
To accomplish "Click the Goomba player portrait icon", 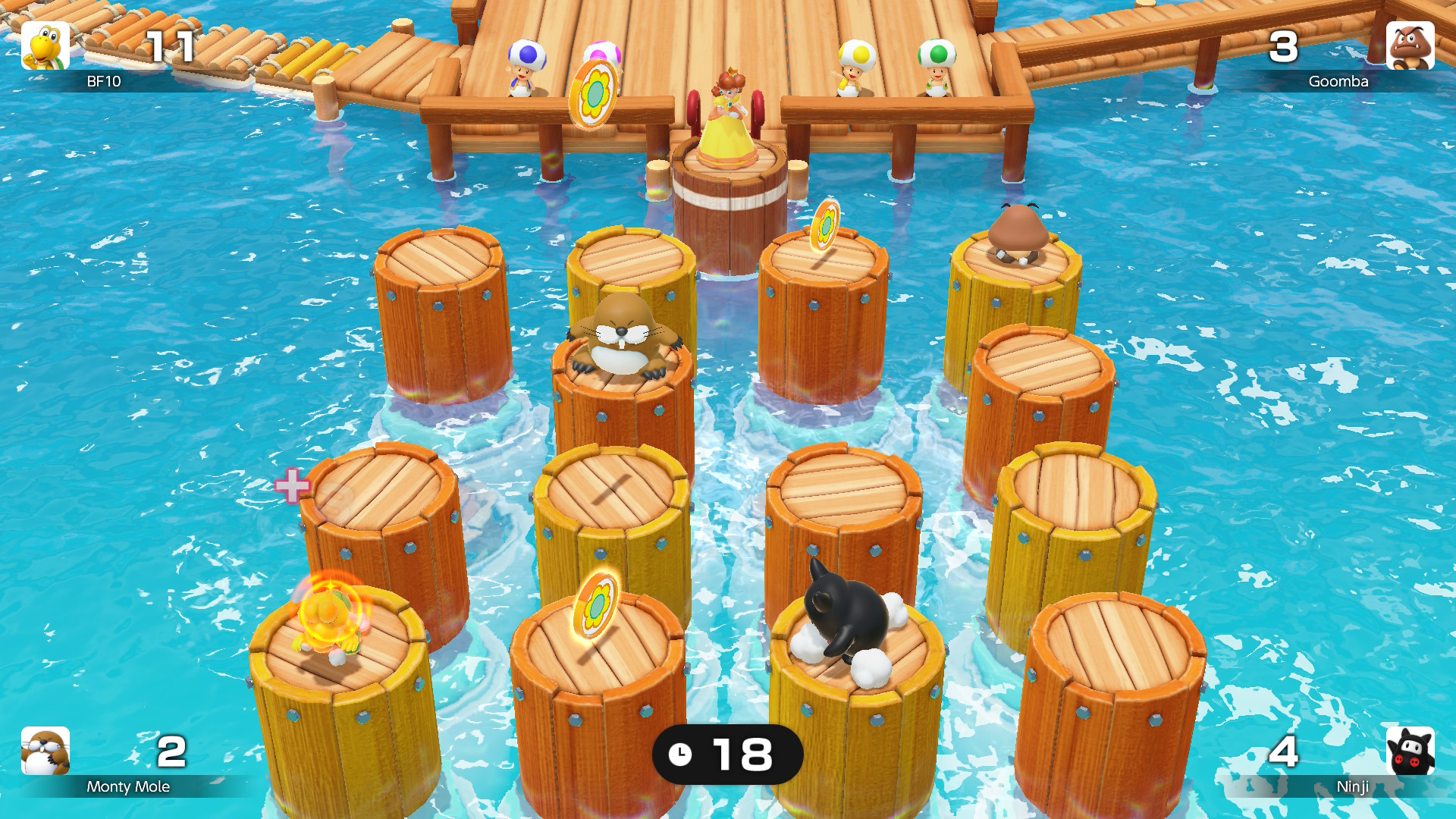I will (1411, 47).
